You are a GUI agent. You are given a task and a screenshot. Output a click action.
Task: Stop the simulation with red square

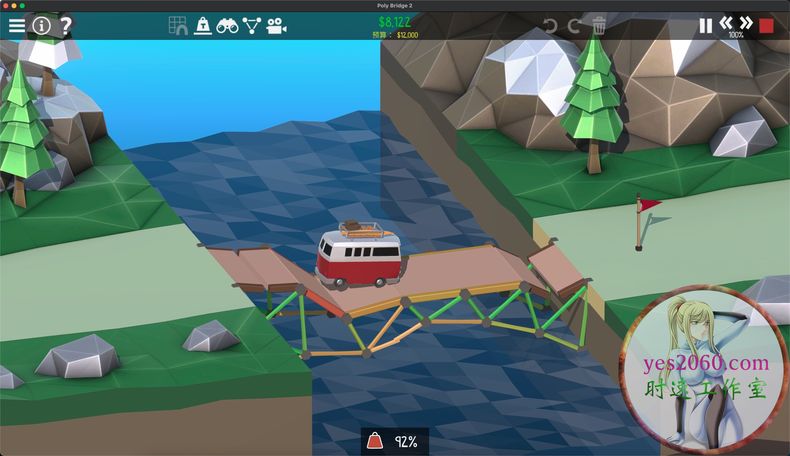click(767, 26)
